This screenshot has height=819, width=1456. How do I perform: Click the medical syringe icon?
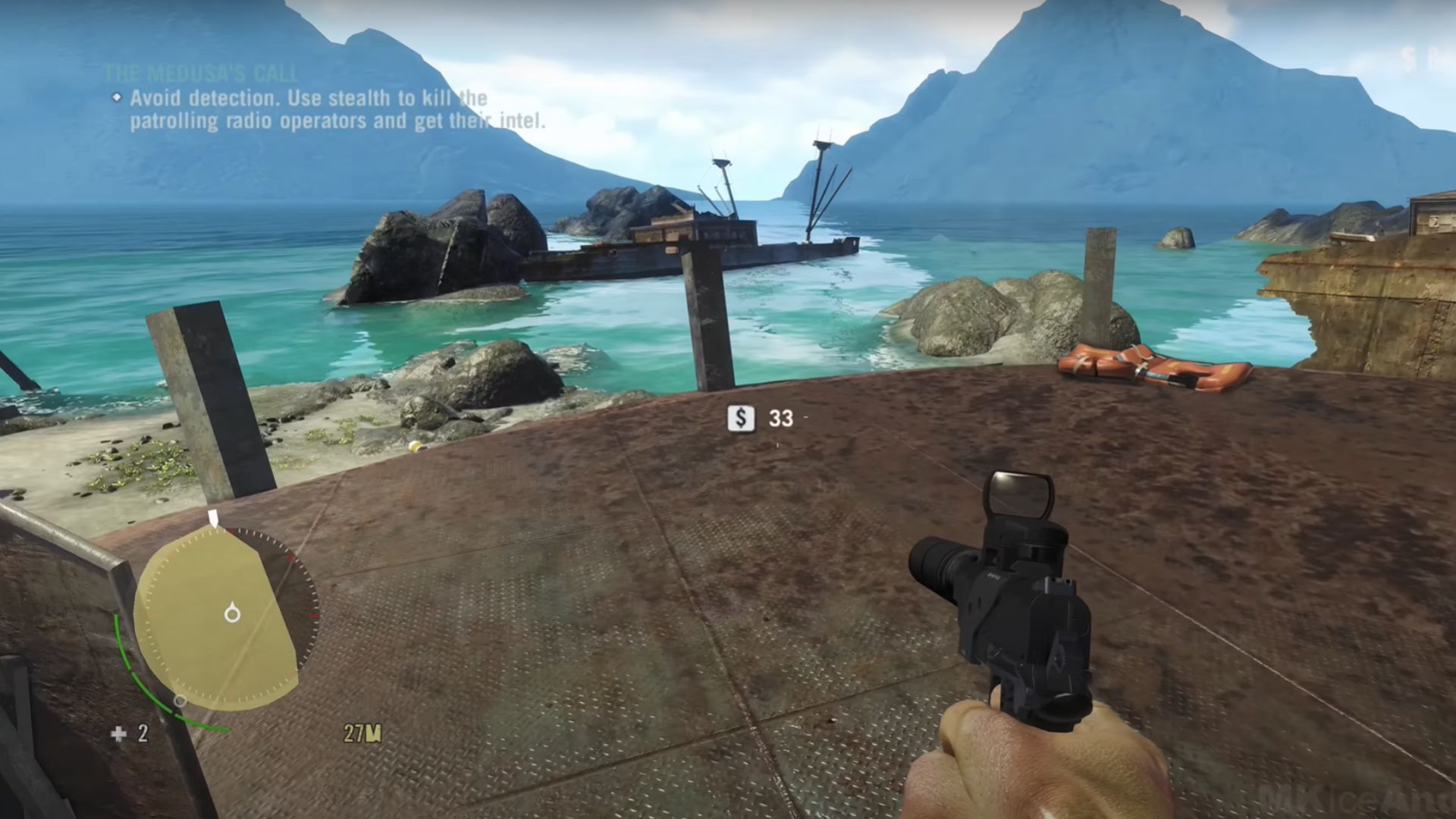pos(119,733)
